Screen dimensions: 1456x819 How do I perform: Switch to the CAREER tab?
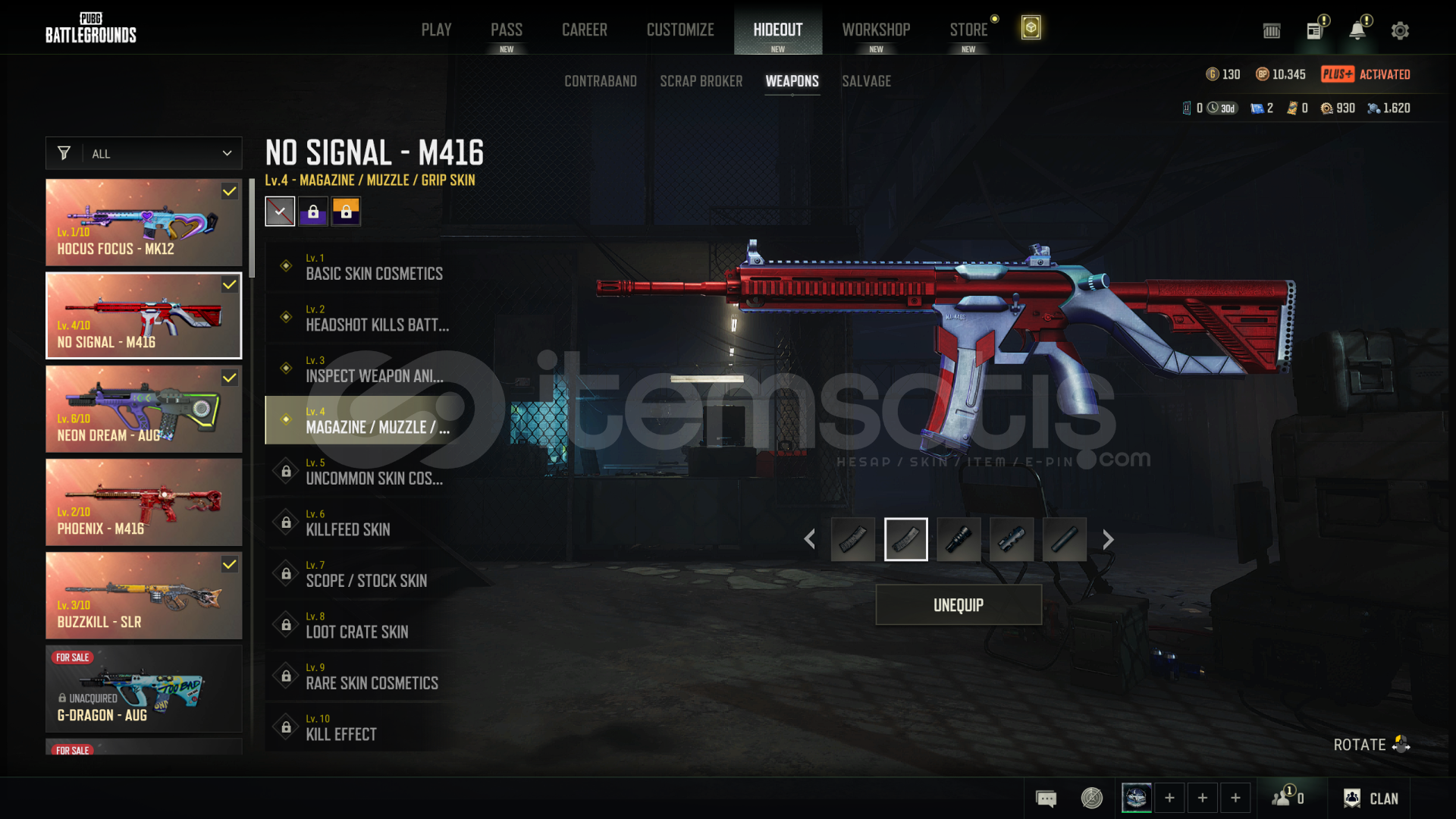pos(584,30)
